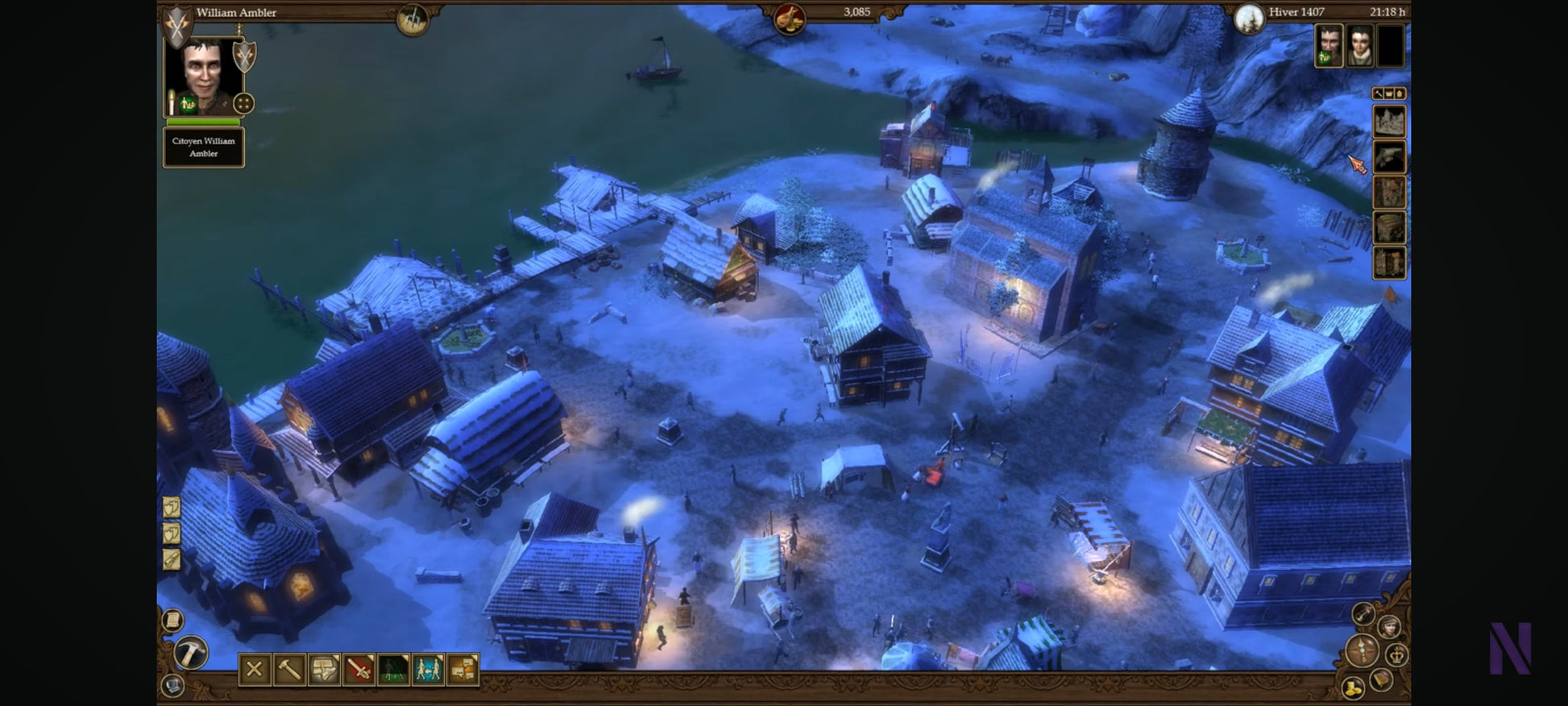Select the male family member portrait with green badge
Viewport: 1568px width, 706px height.
(x=1329, y=45)
